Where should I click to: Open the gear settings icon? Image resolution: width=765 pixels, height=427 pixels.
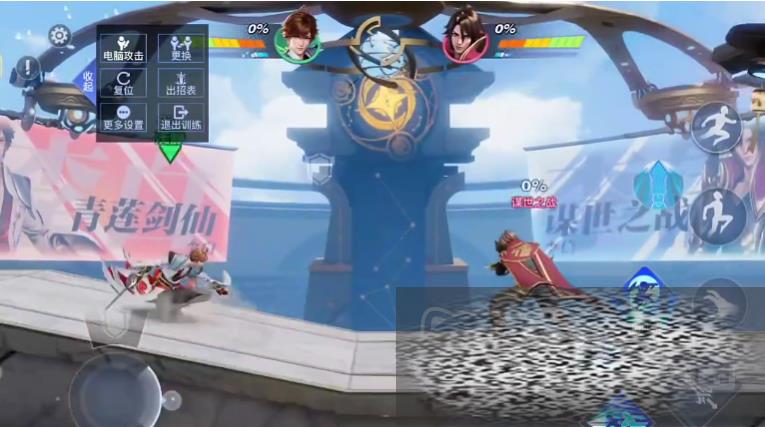pyautogui.click(x=59, y=36)
